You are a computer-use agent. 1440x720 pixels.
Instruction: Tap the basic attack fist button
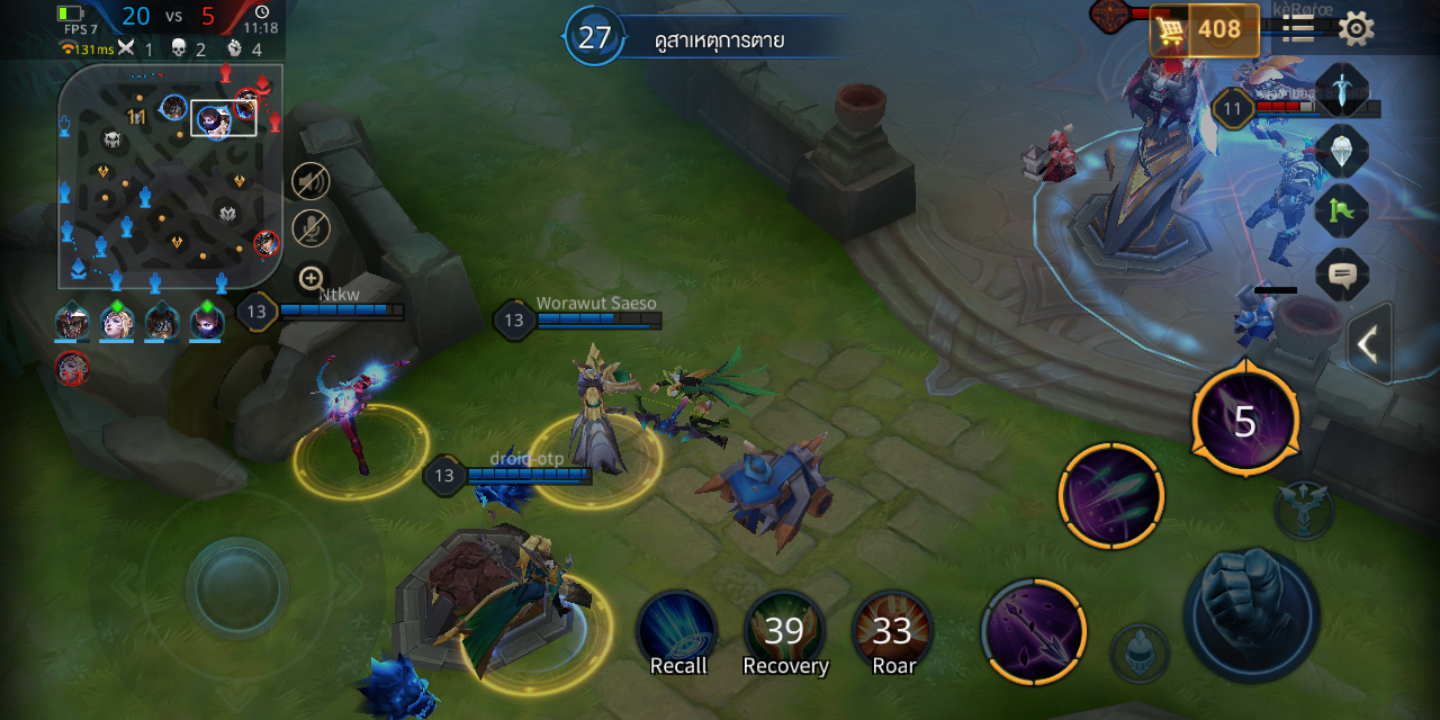point(1251,614)
